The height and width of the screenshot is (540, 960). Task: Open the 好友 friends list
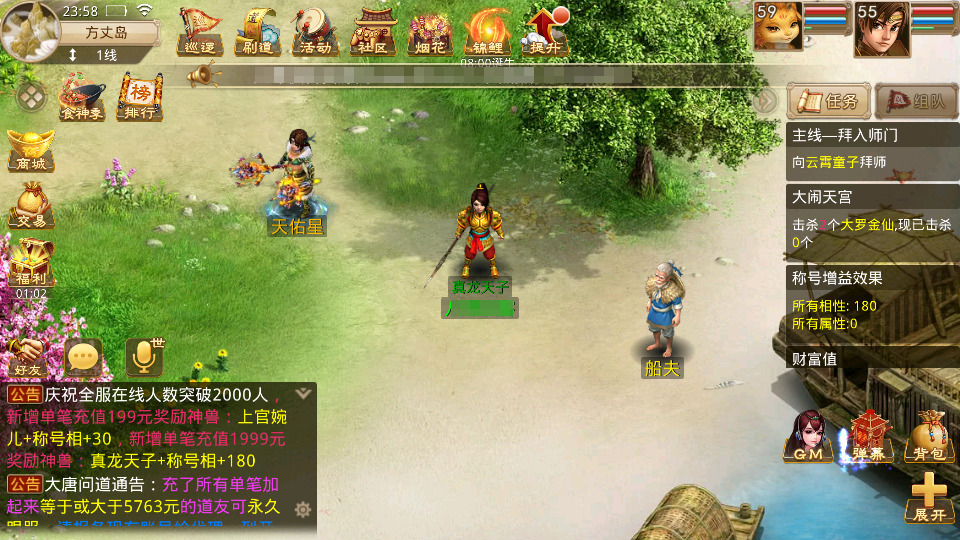[27, 356]
